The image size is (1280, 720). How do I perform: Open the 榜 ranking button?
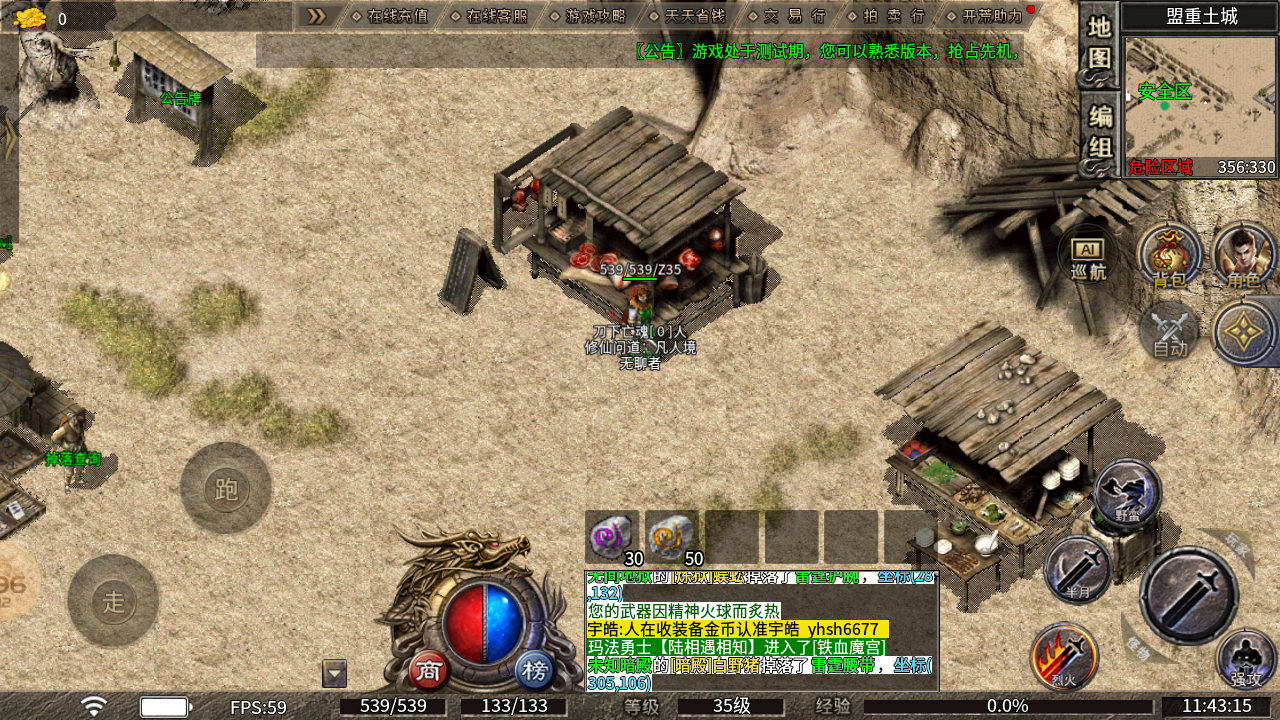click(x=536, y=670)
